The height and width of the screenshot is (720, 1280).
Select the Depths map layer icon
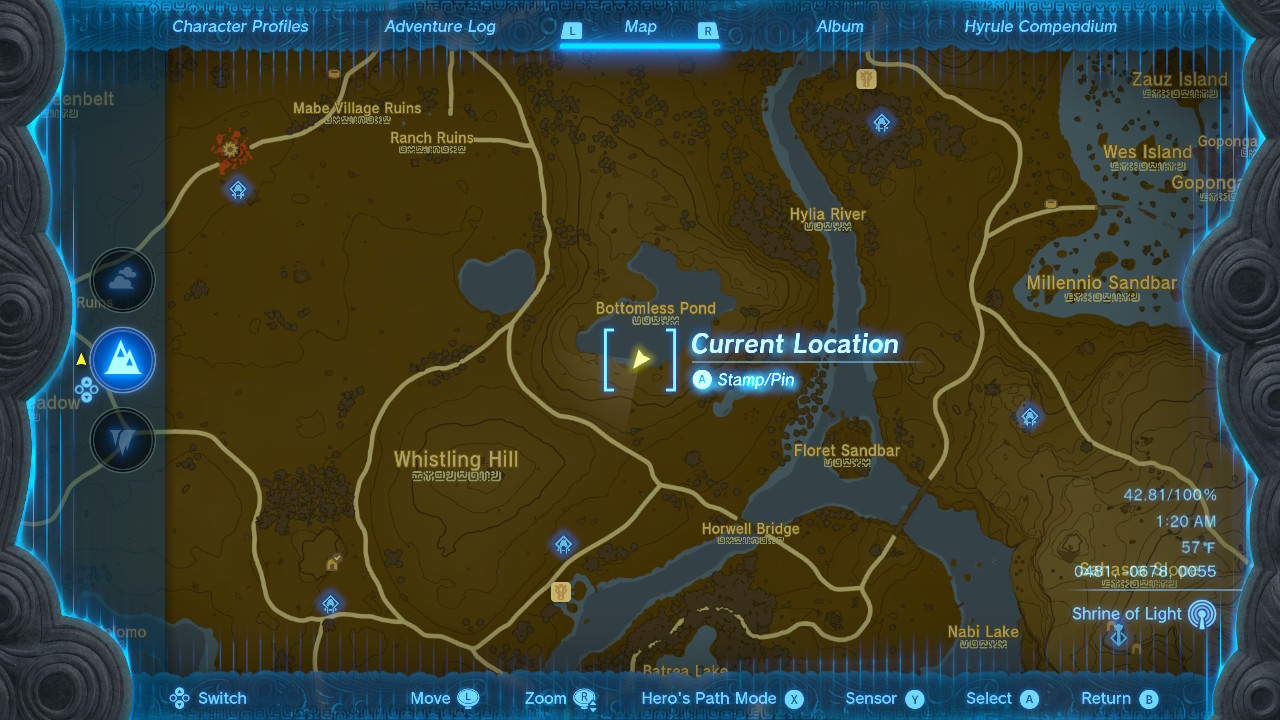click(x=122, y=440)
